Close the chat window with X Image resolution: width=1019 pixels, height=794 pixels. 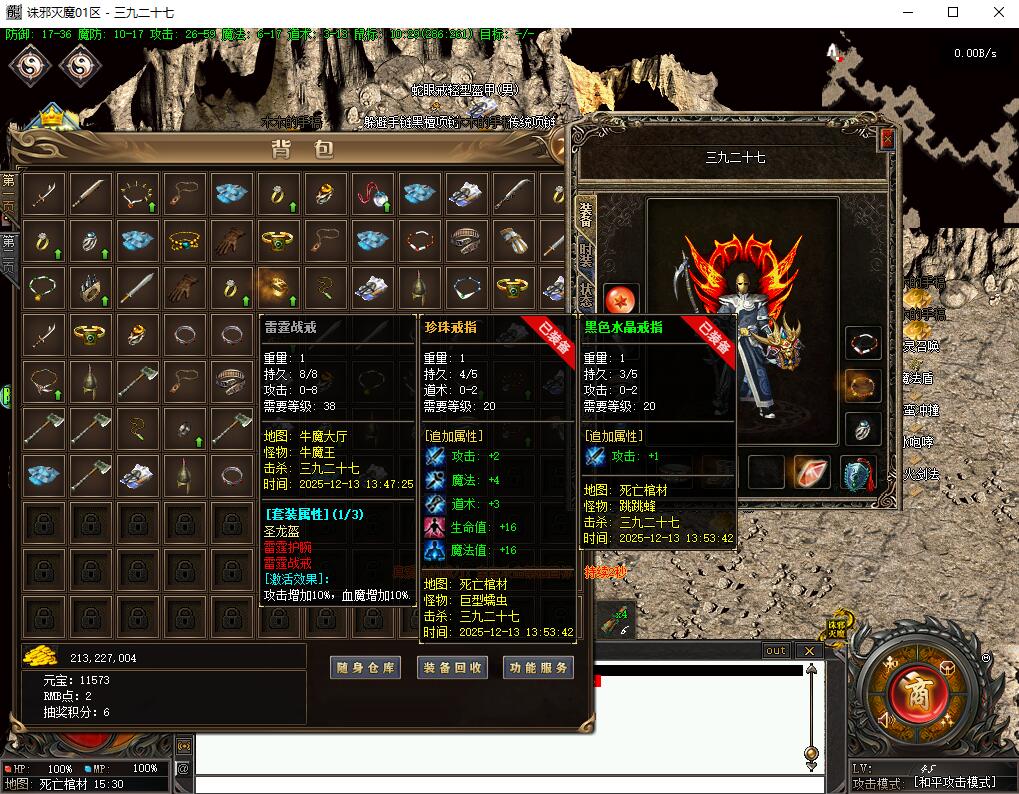tap(808, 651)
